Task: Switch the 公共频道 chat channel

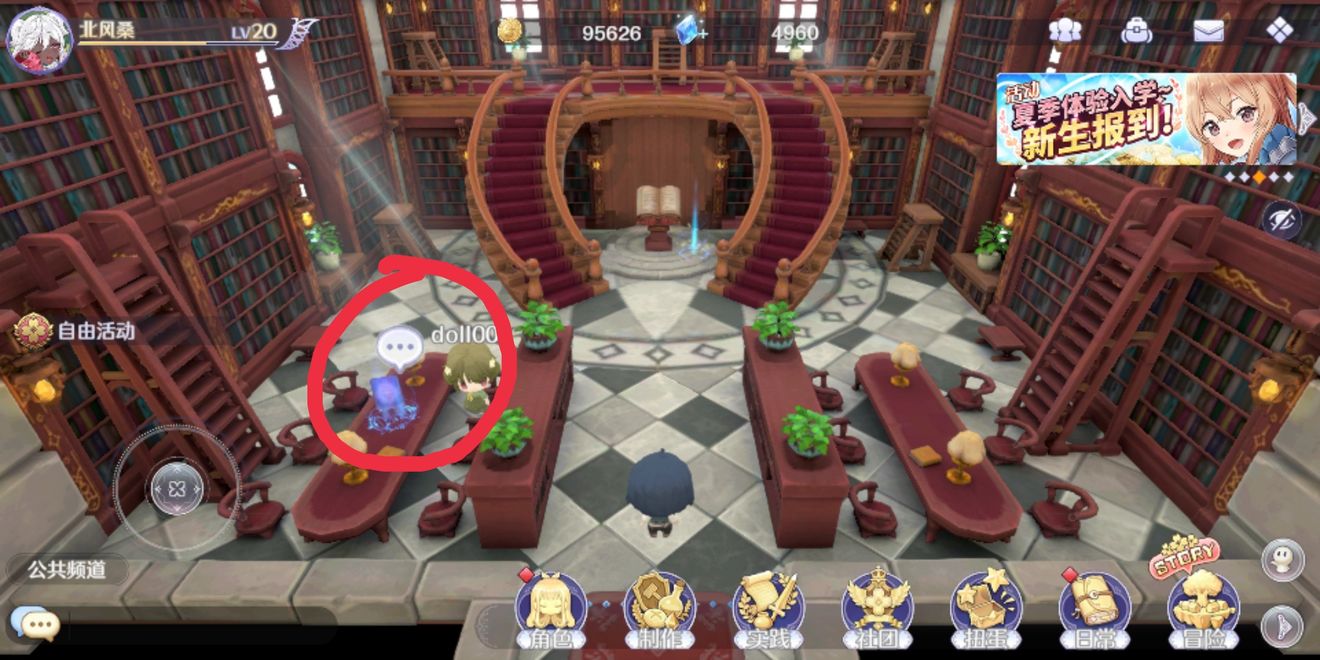Action: (66, 570)
